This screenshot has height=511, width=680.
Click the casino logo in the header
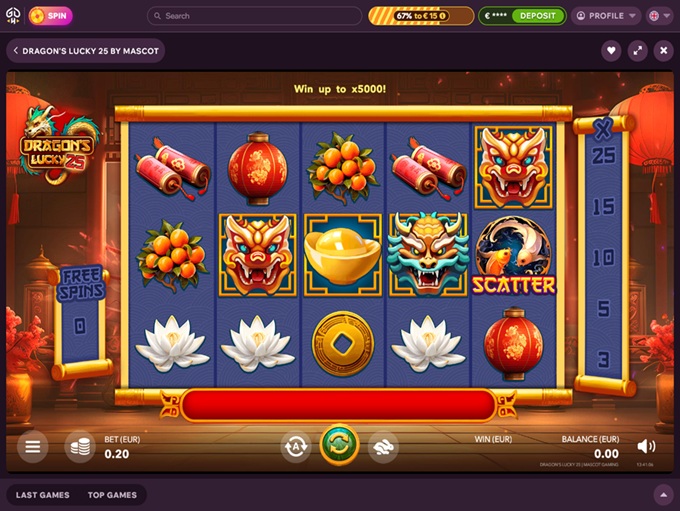13,16
